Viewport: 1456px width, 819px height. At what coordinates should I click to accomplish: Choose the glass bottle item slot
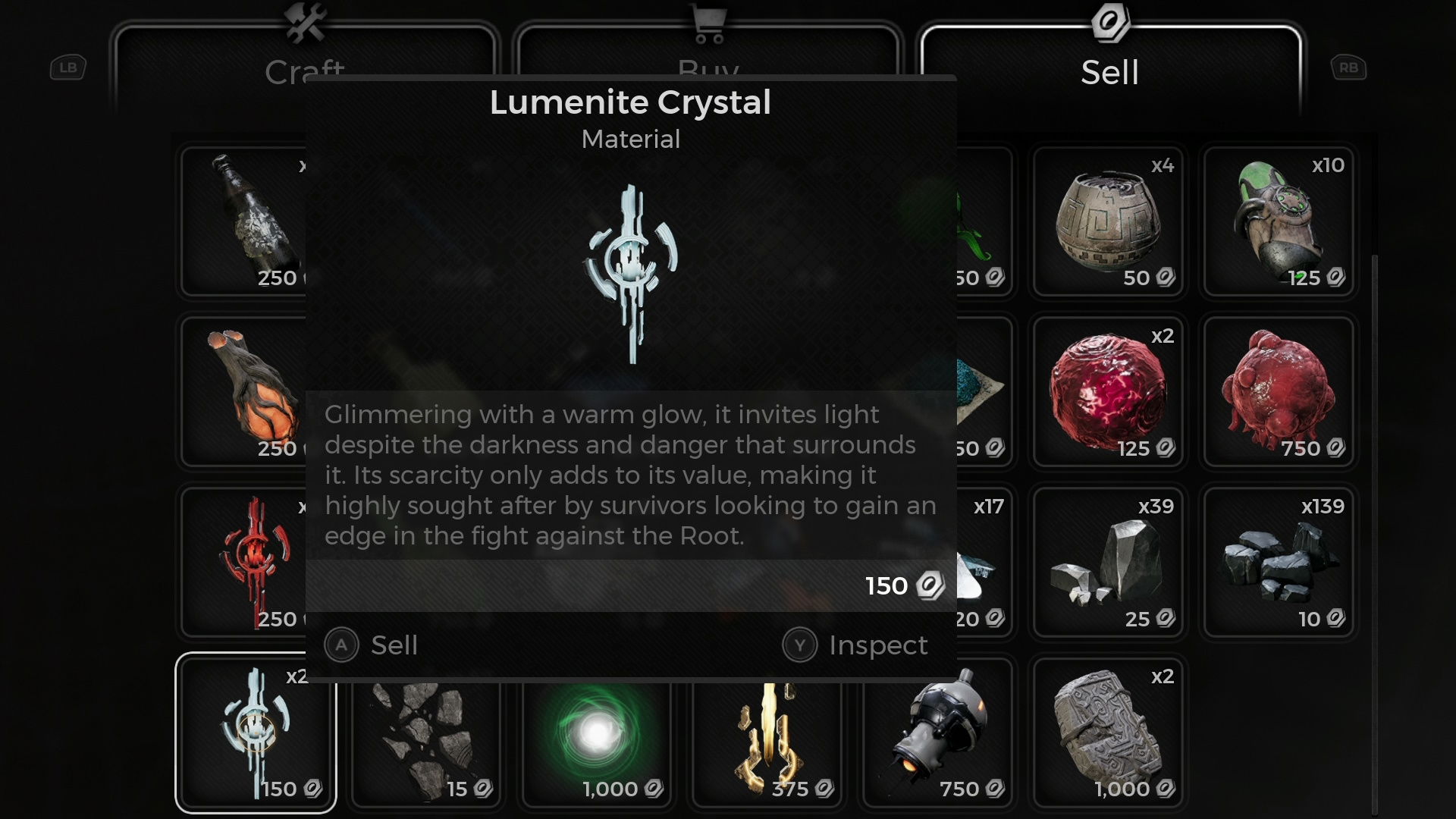(x=244, y=221)
